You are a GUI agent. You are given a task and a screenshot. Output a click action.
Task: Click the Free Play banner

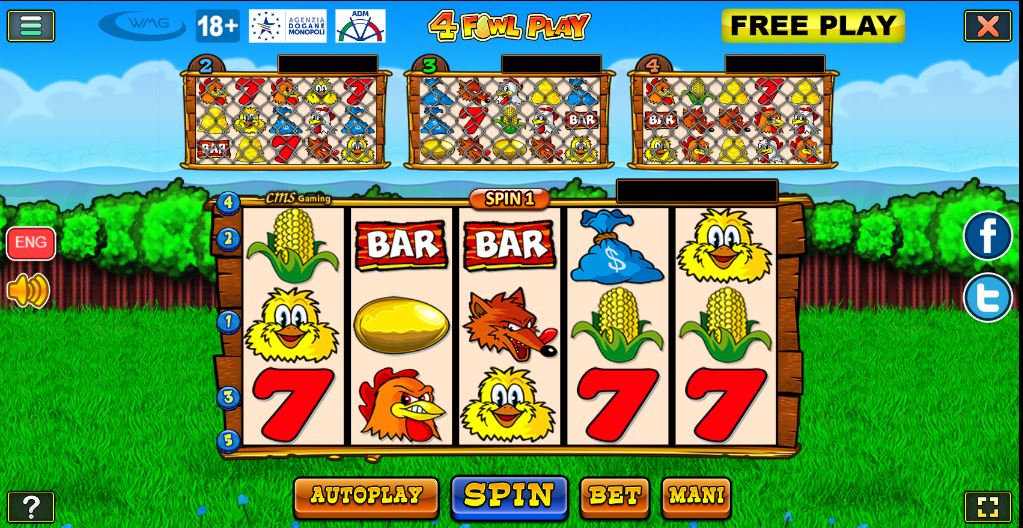point(812,26)
